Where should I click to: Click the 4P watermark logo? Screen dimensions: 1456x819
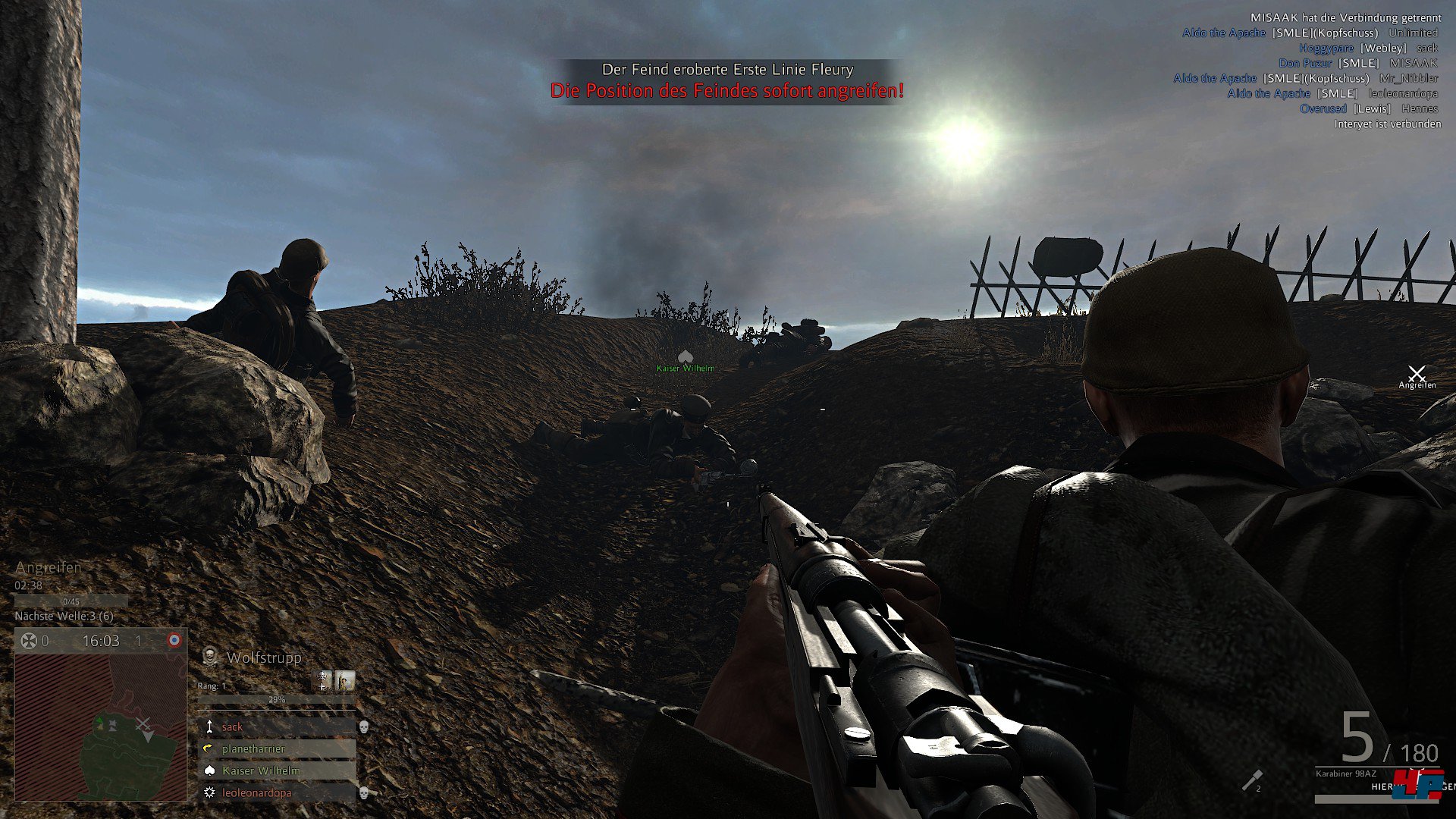tap(1418, 785)
